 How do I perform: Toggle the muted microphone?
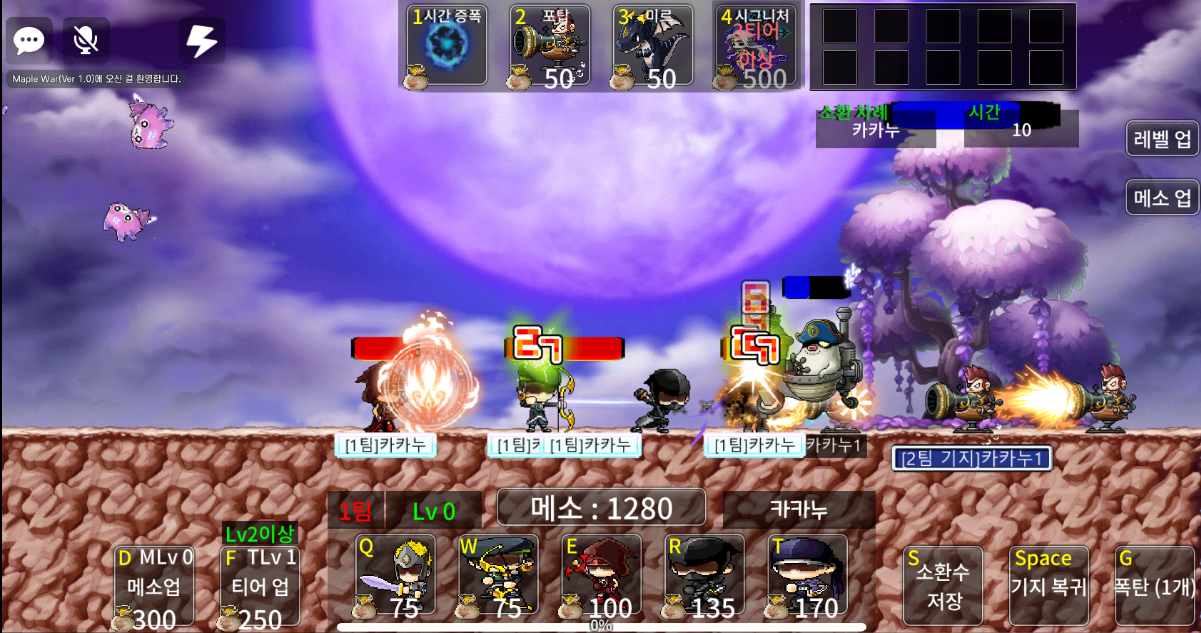coord(86,41)
